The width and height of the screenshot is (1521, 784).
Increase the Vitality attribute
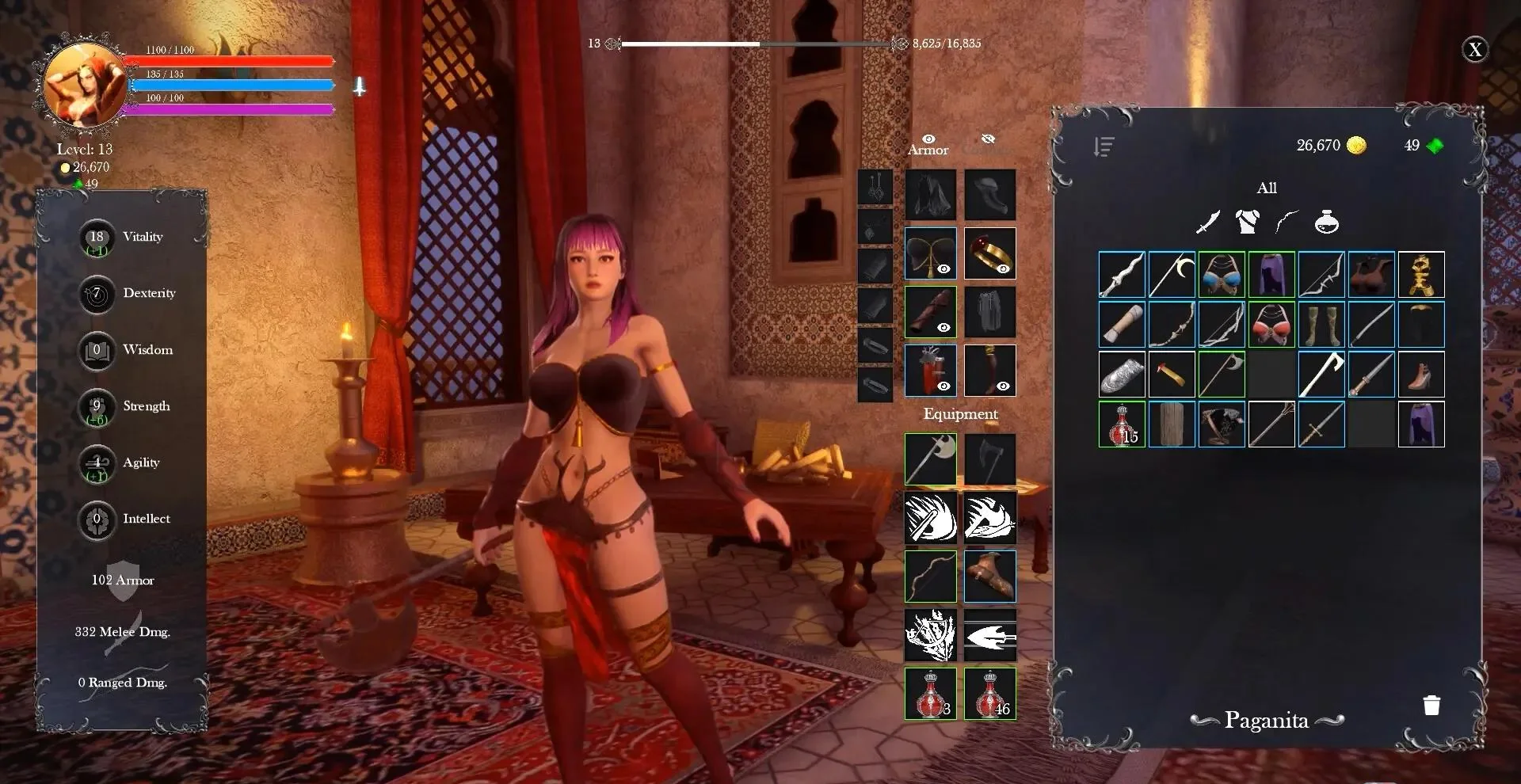(x=97, y=238)
